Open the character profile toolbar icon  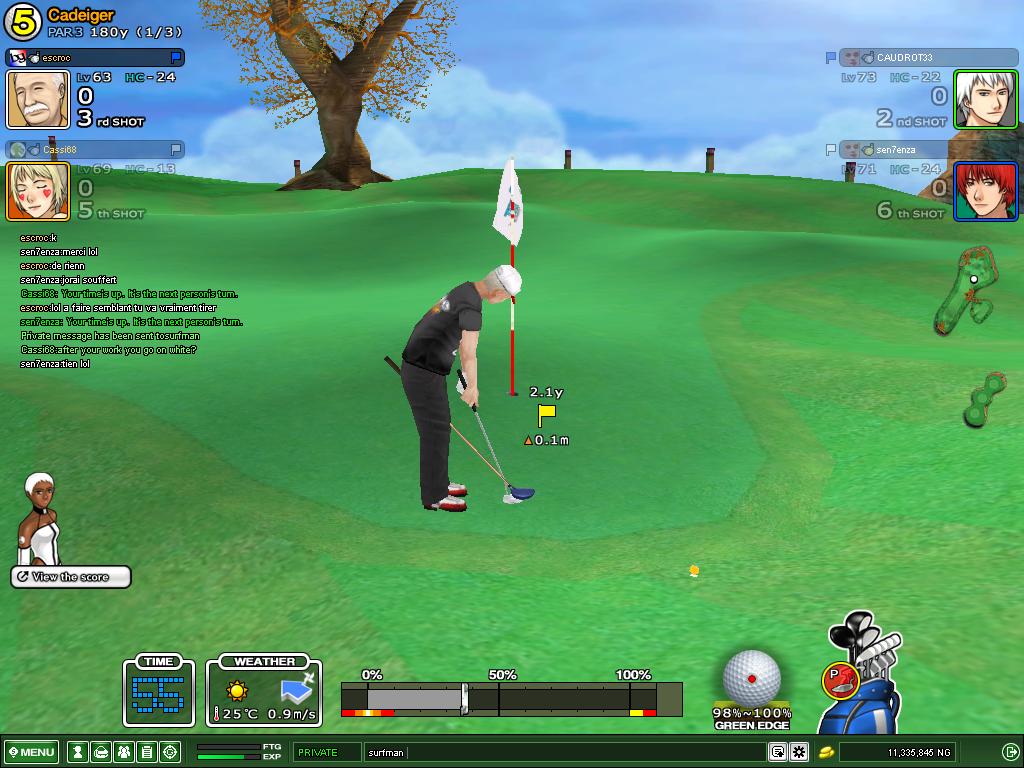tap(77, 752)
